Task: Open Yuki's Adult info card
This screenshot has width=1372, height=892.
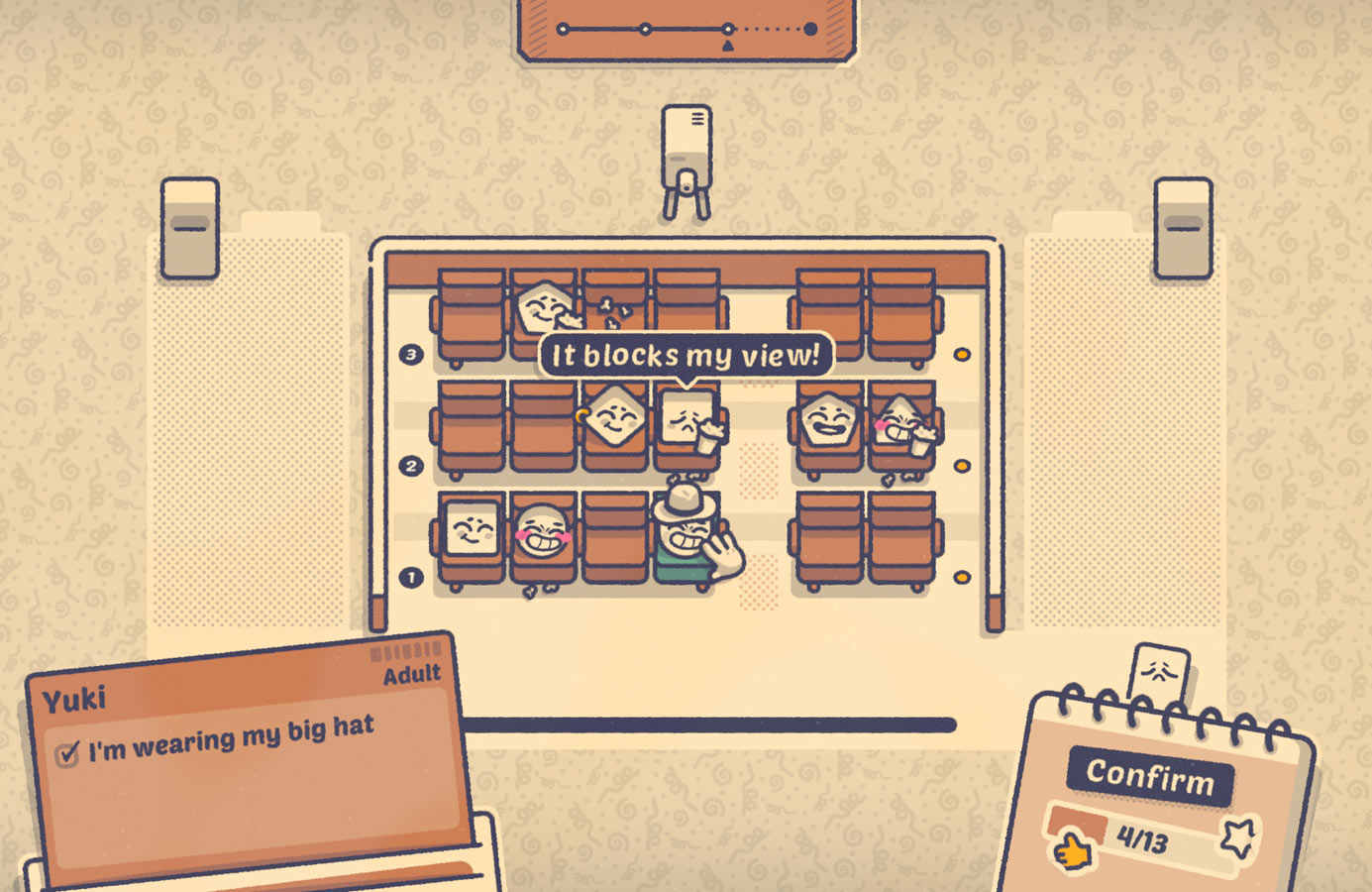Action: click(x=248, y=753)
